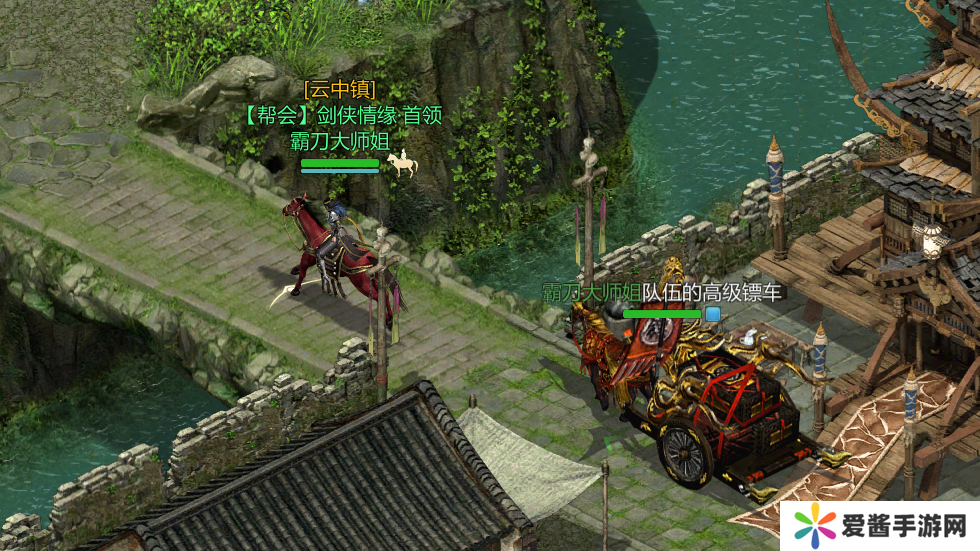Select the blue square icon beside the cart's bar
Screen dimensions: 980x551
[713, 314]
